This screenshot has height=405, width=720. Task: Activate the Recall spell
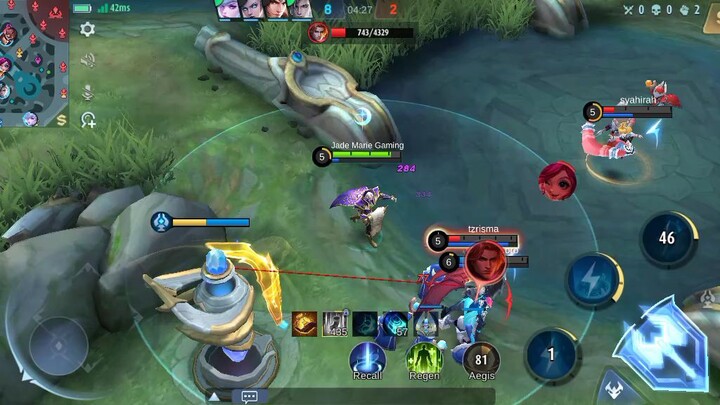[367, 358]
